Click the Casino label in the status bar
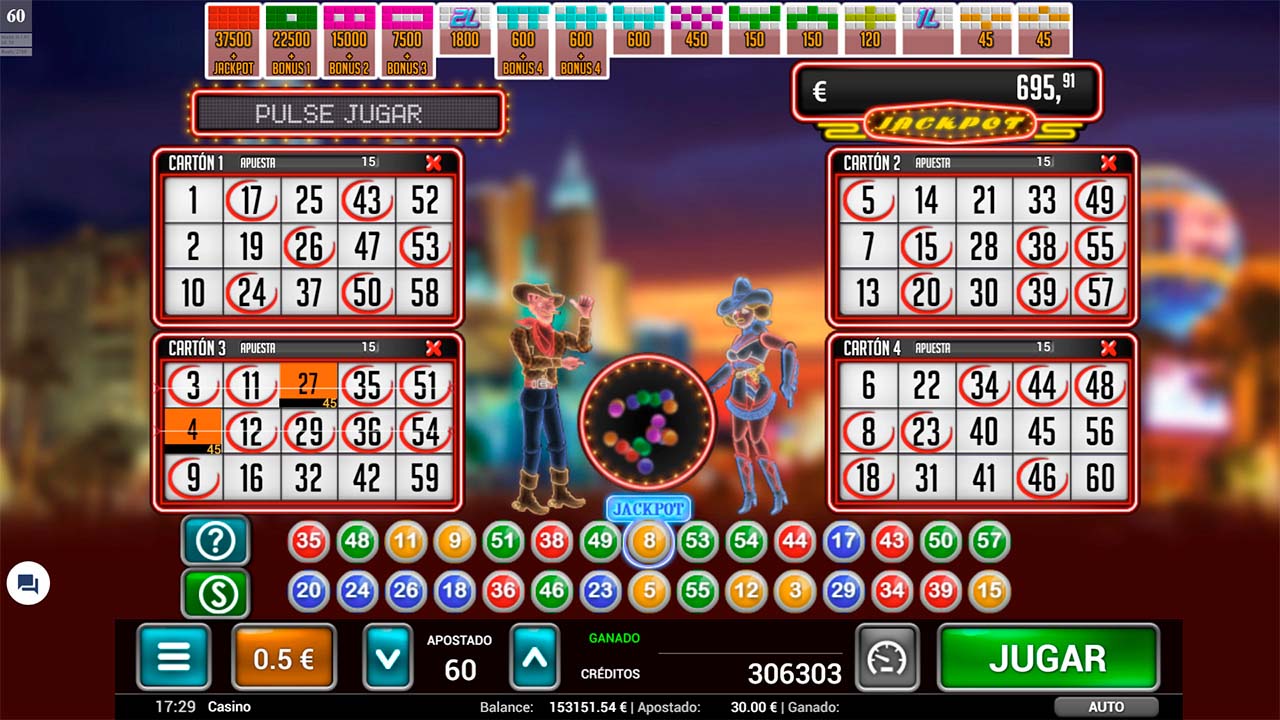Image resolution: width=1280 pixels, height=720 pixels. point(229,706)
